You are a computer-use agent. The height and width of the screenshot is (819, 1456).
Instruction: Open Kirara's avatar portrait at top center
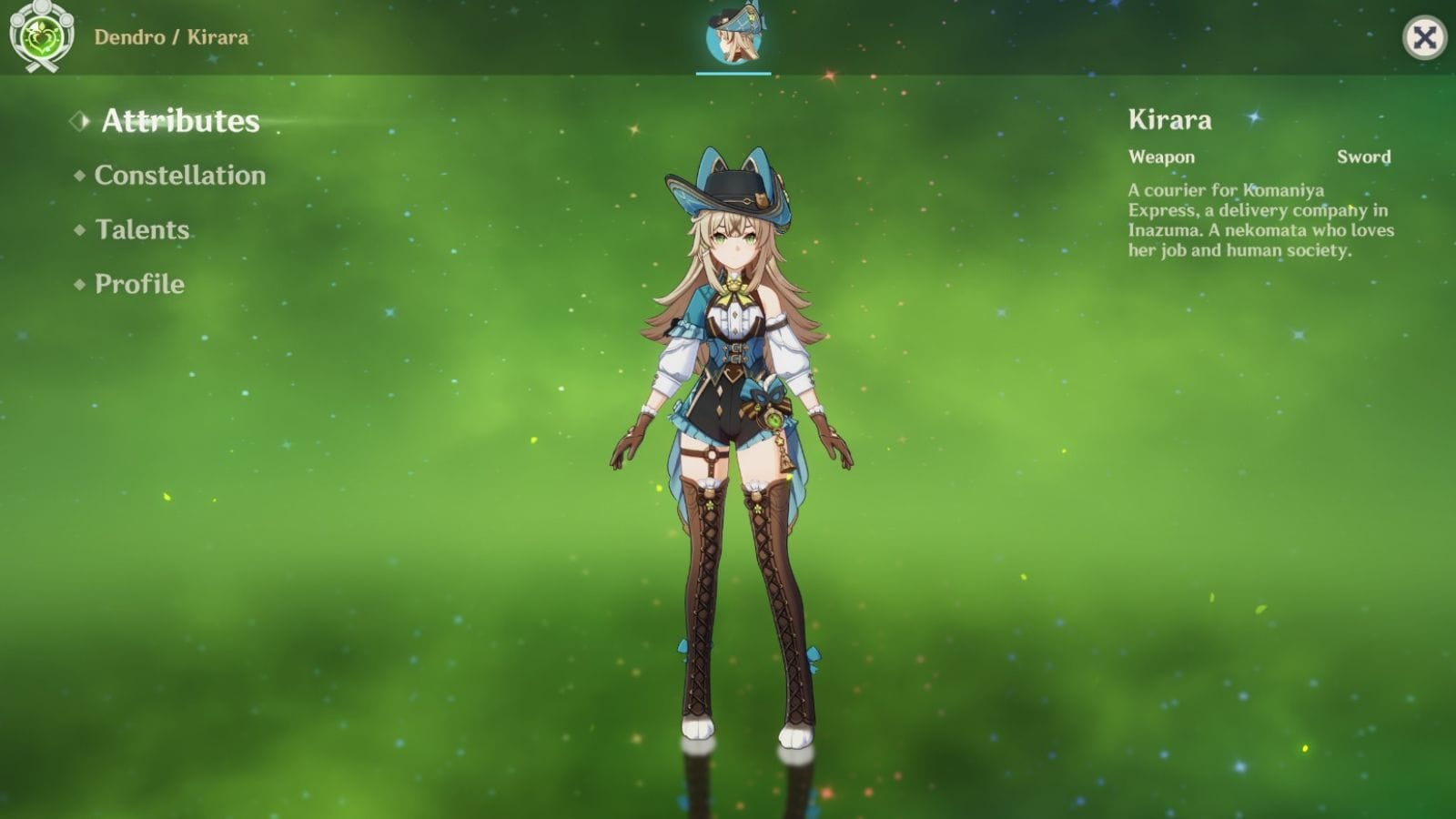pos(733,38)
